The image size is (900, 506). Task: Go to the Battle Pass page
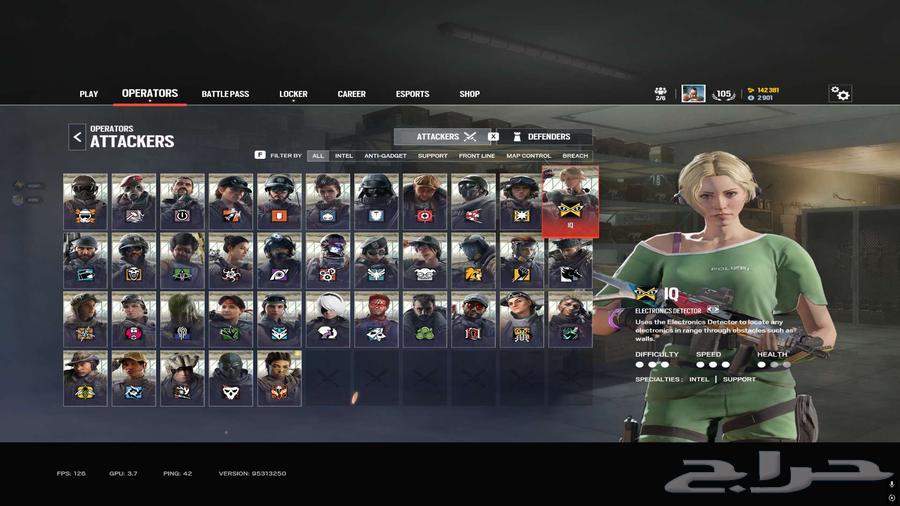(225, 94)
